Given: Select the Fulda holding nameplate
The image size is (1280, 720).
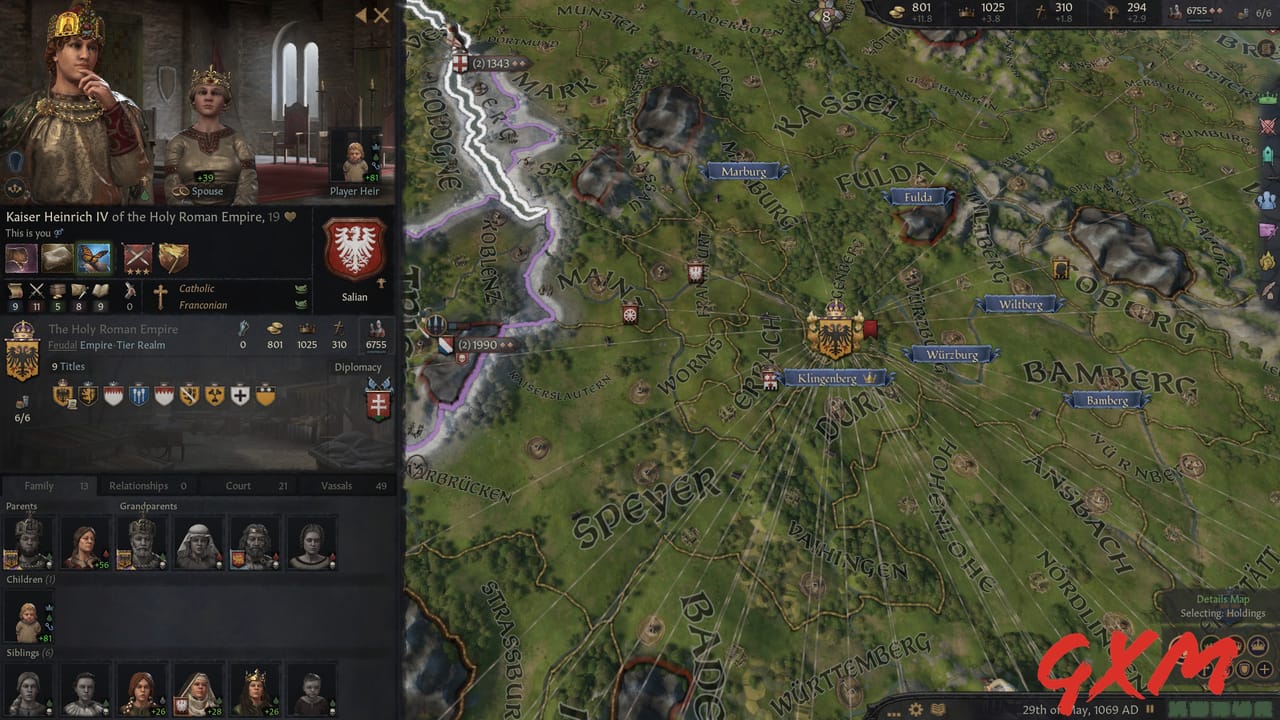Looking at the screenshot, I should [918, 197].
